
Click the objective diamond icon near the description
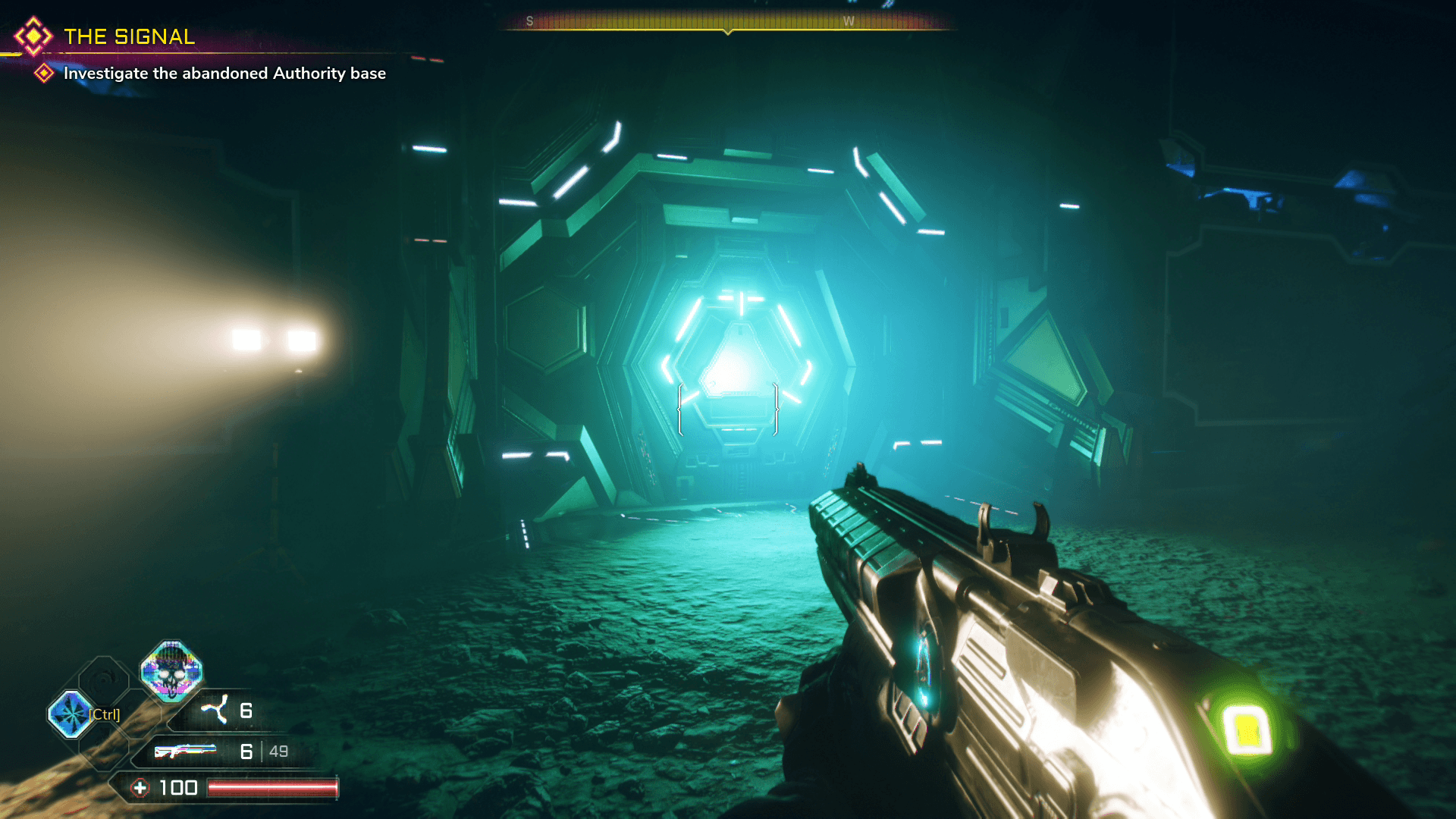[x=44, y=74]
